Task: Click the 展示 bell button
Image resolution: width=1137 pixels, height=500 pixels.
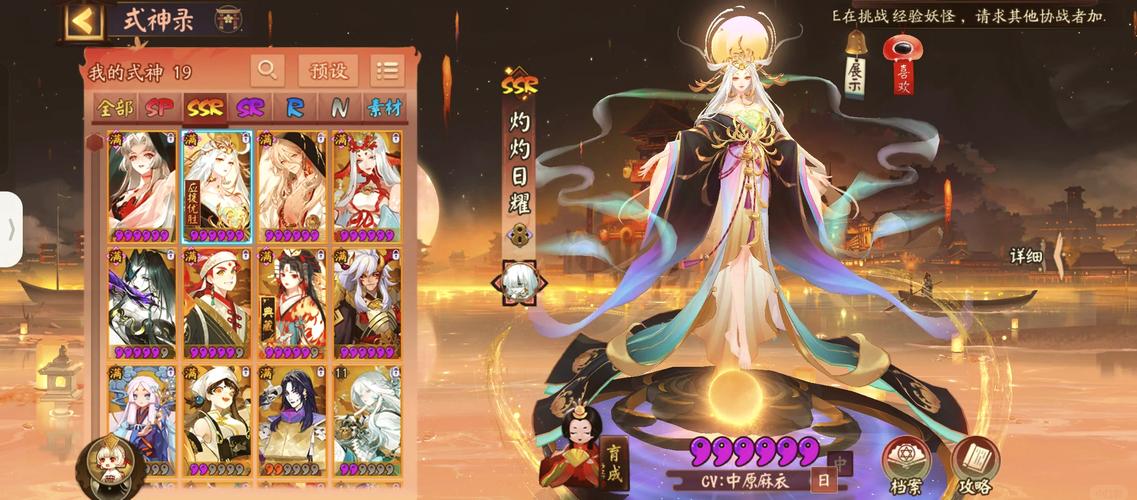Action: [856, 66]
